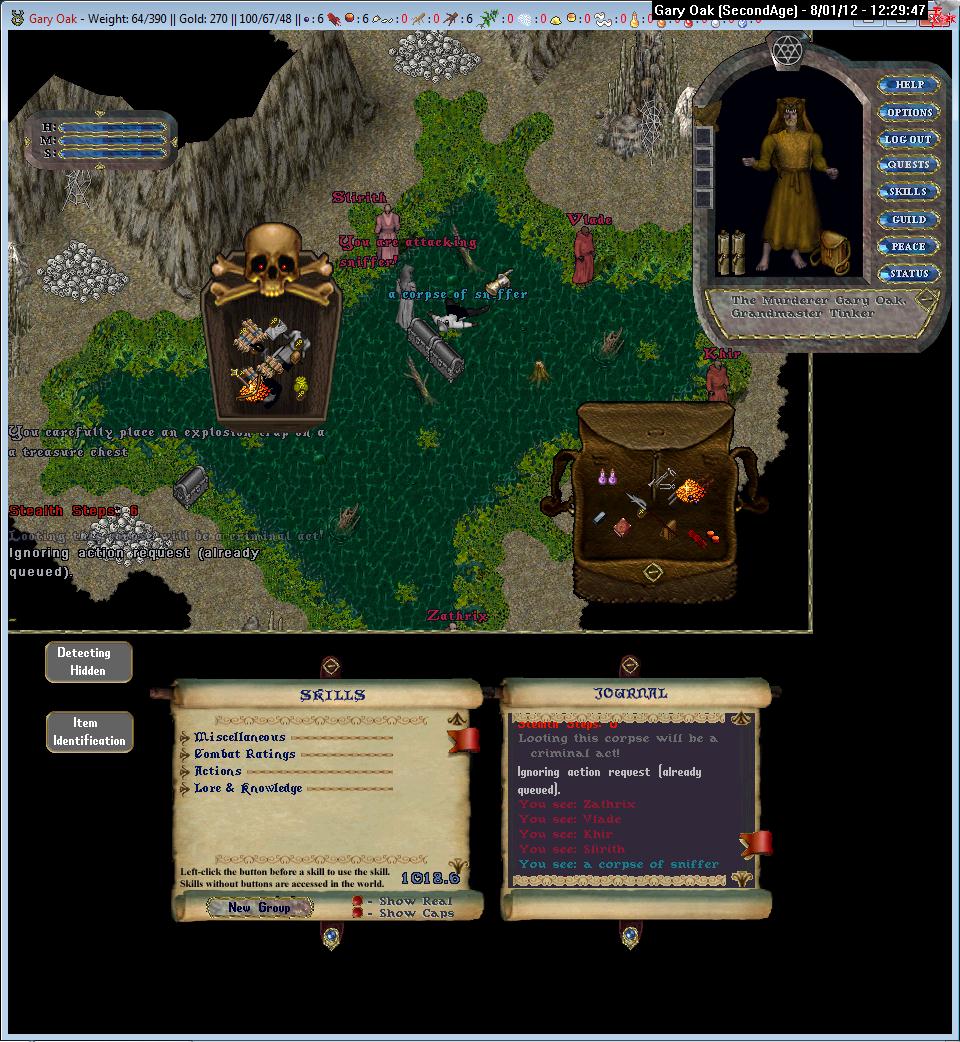
Task: Use the Item Identification skill button
Action: point(89,732)
